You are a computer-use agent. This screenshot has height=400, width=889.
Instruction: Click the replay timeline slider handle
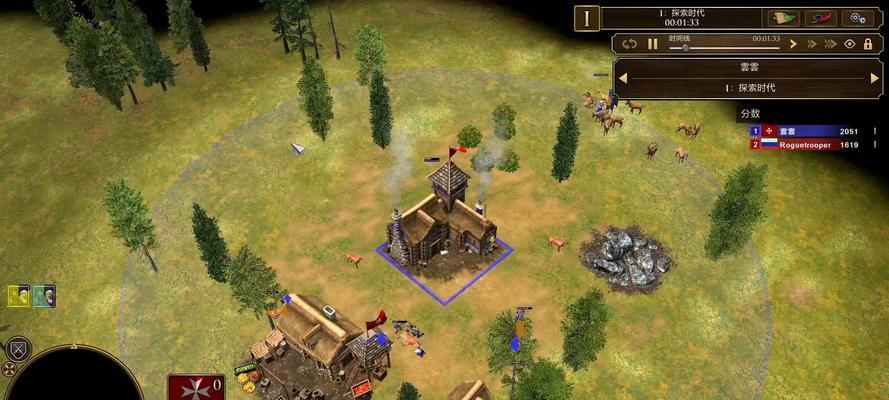[x=685, y=46]
